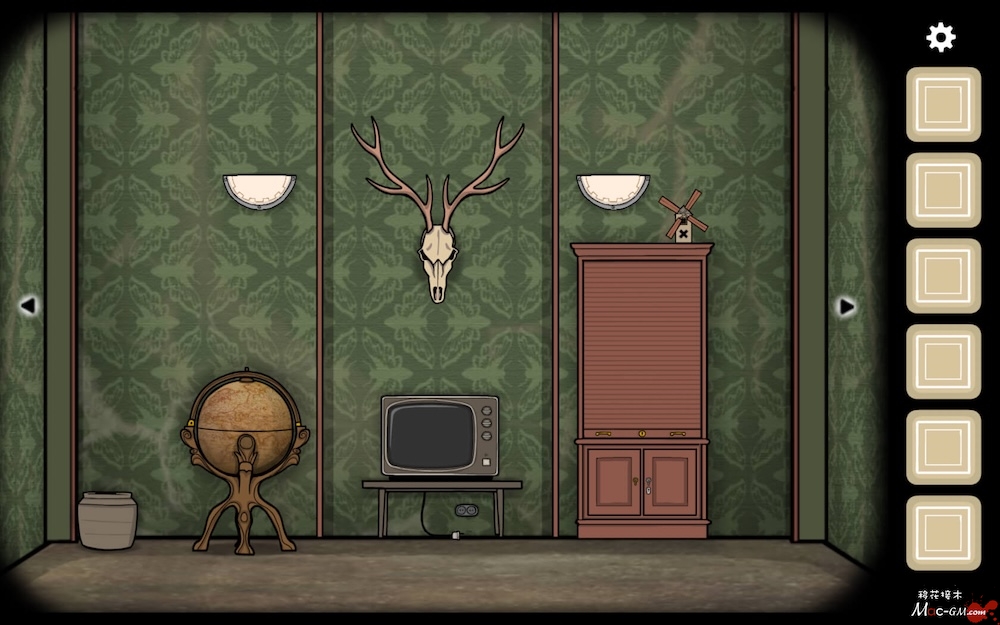Navigate to the room on the right
Image resolution: width=1000 pixels, height=625 pixels.
click(846, 306)
